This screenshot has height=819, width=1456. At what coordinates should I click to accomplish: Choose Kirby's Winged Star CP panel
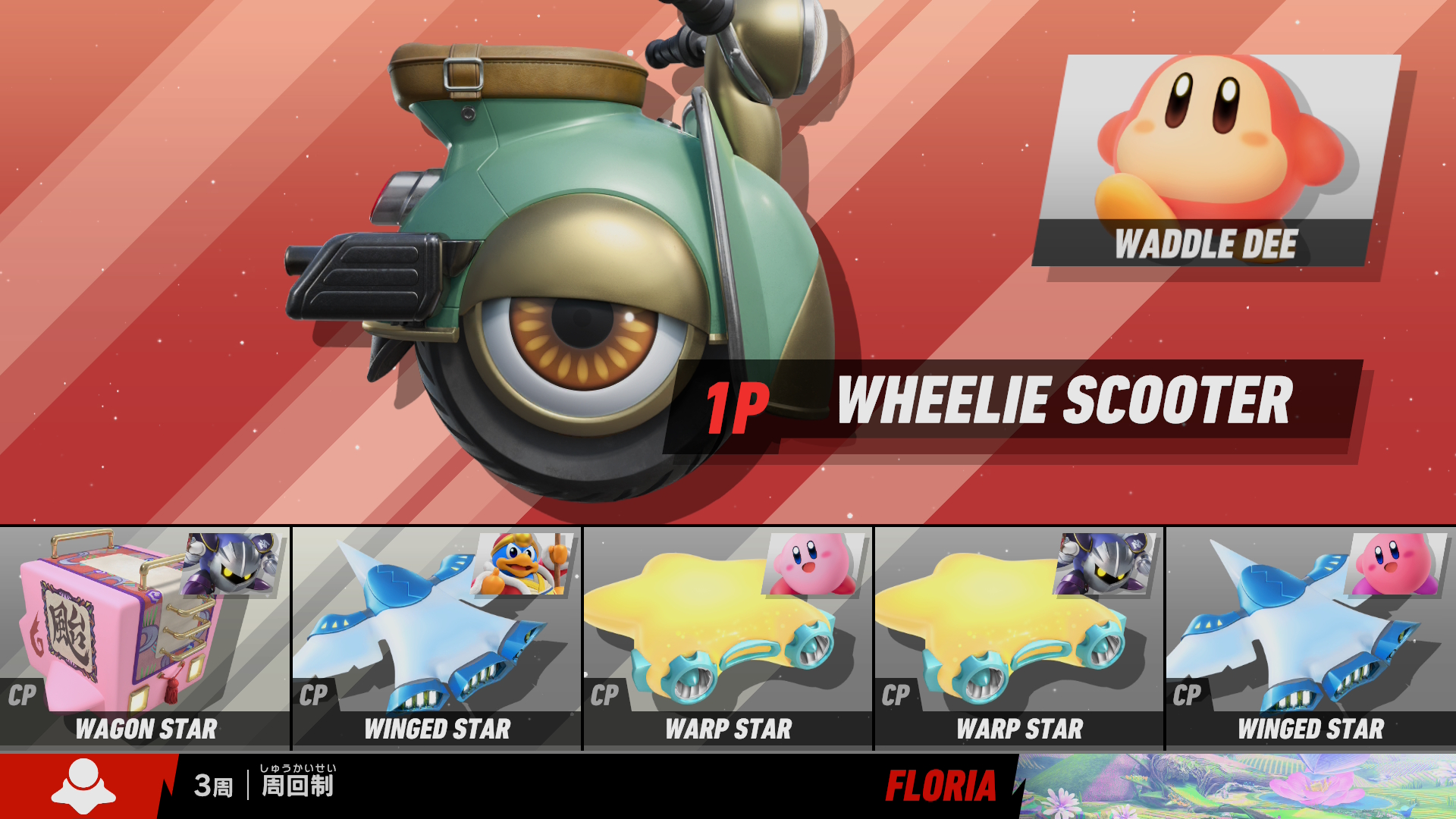click(1310, 638)
